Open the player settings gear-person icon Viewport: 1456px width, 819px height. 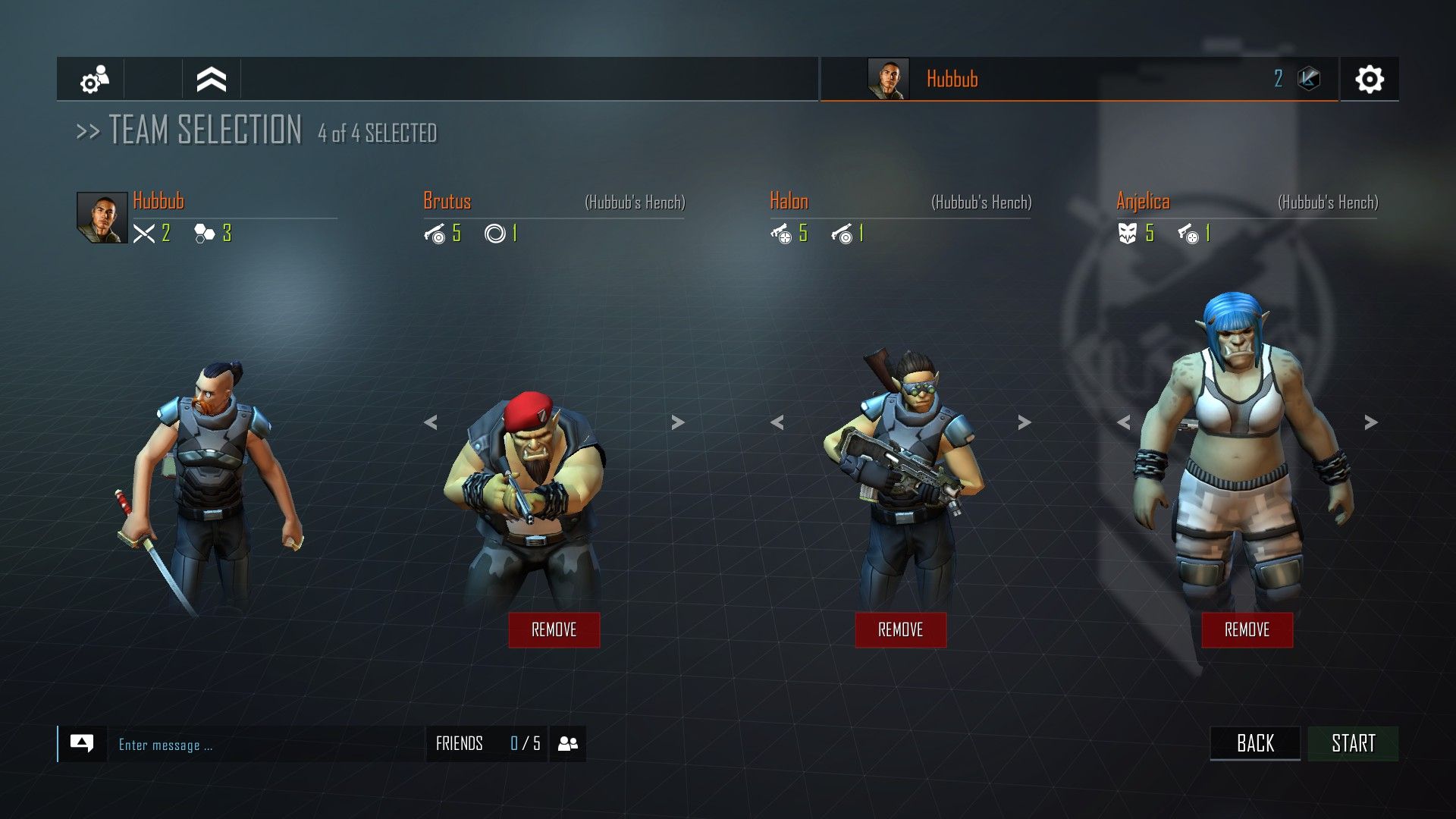pos(96,79)
